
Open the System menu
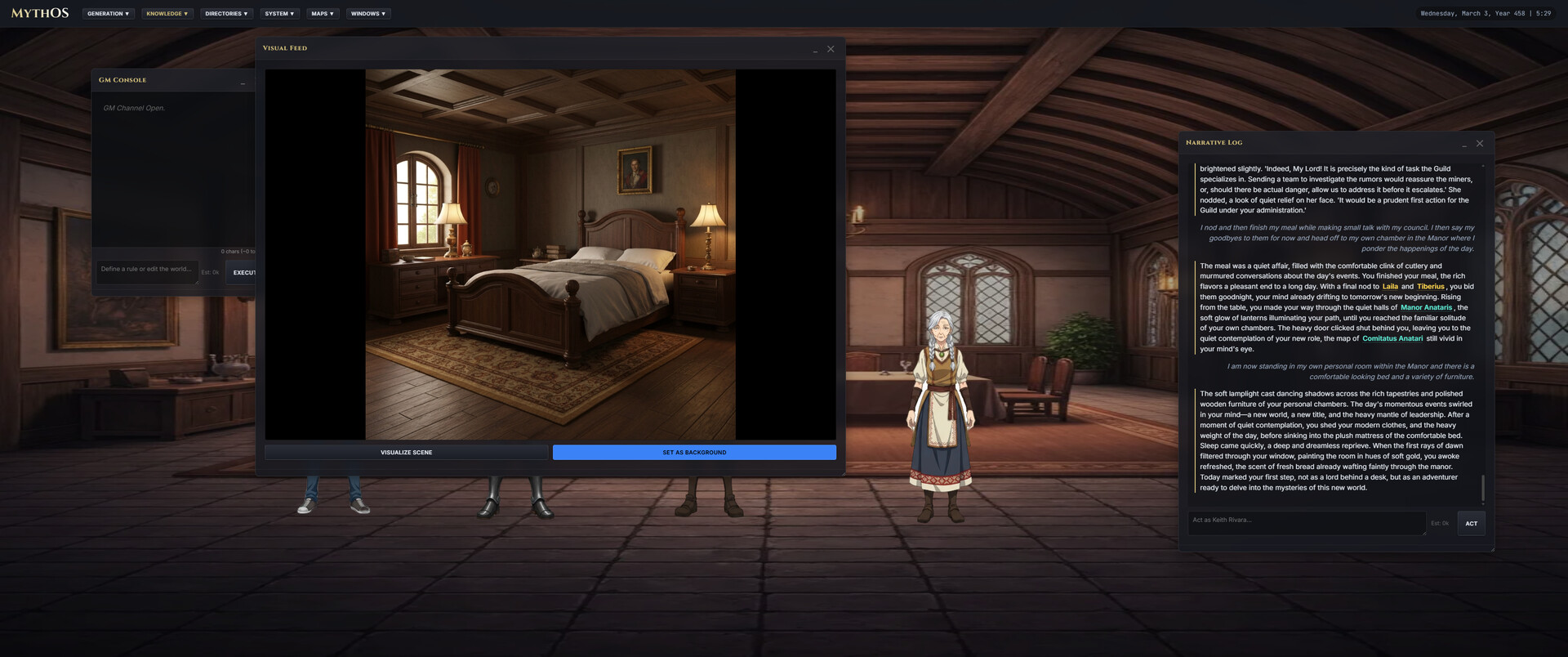coord(280,13)
